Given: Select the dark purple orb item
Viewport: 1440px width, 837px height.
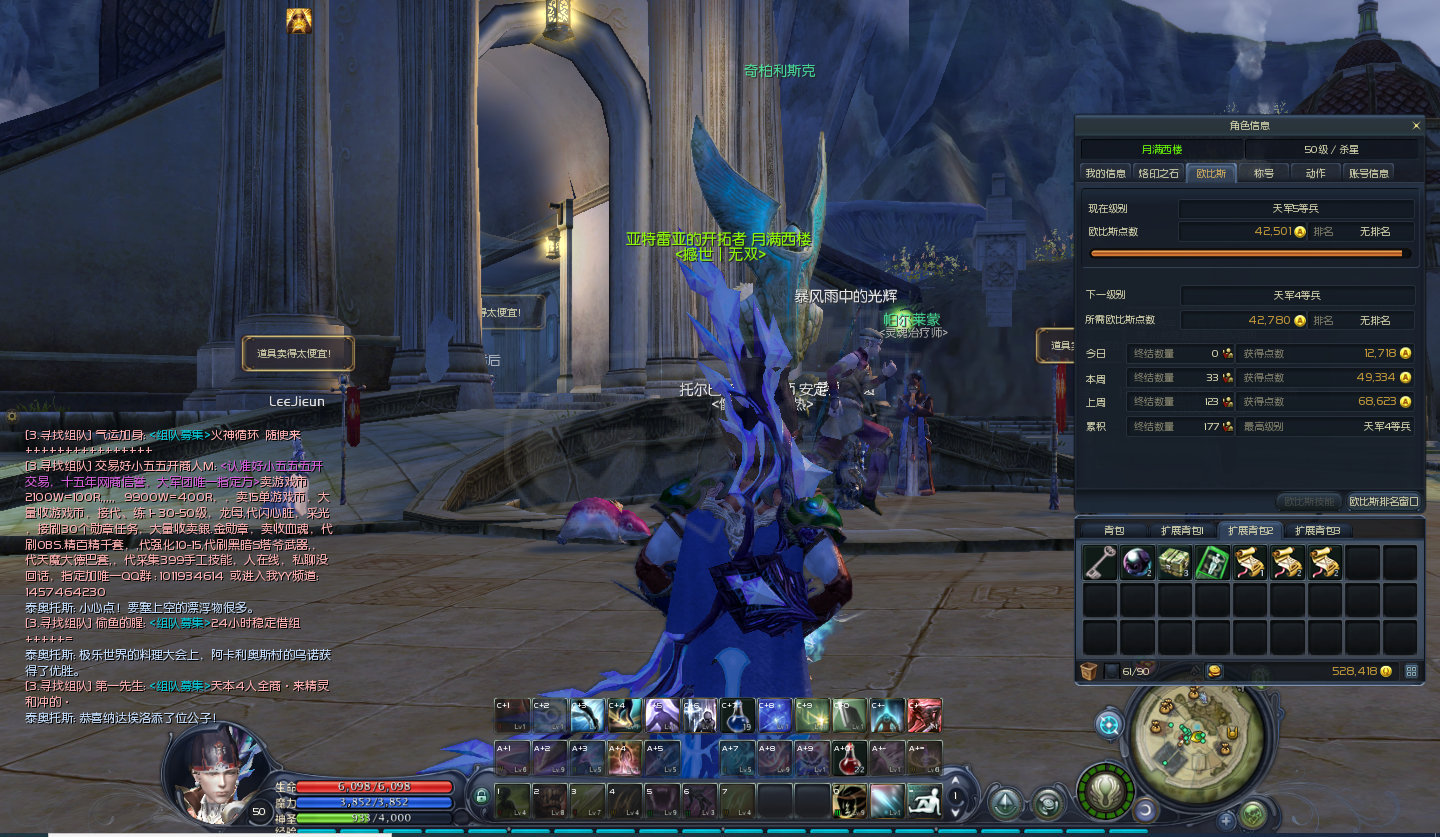Looking at the screenshot, I should [x=1137, y=563].
